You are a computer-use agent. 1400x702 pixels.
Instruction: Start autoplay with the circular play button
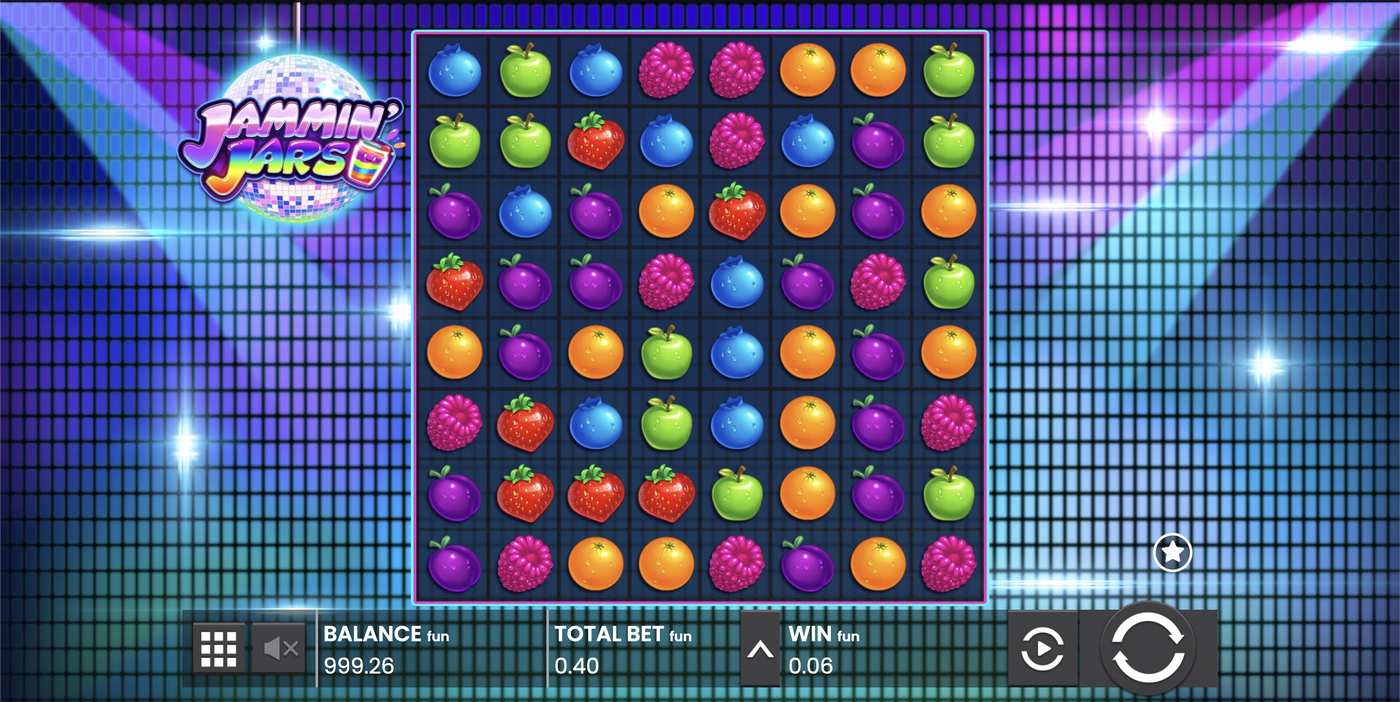pos(1042,650)
